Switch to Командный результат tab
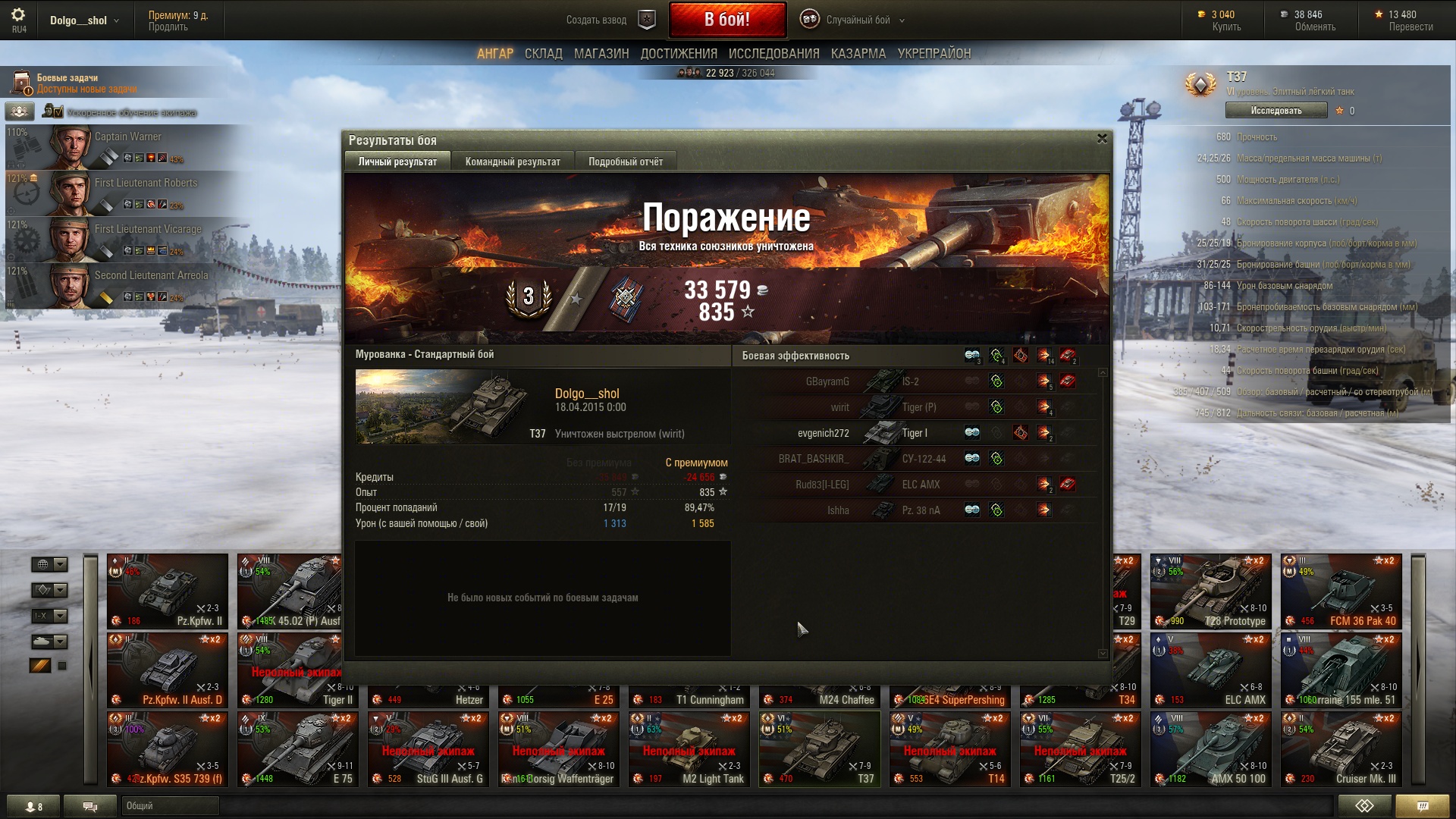Screen dimensions: 1456x819 [x=513, y=162]
